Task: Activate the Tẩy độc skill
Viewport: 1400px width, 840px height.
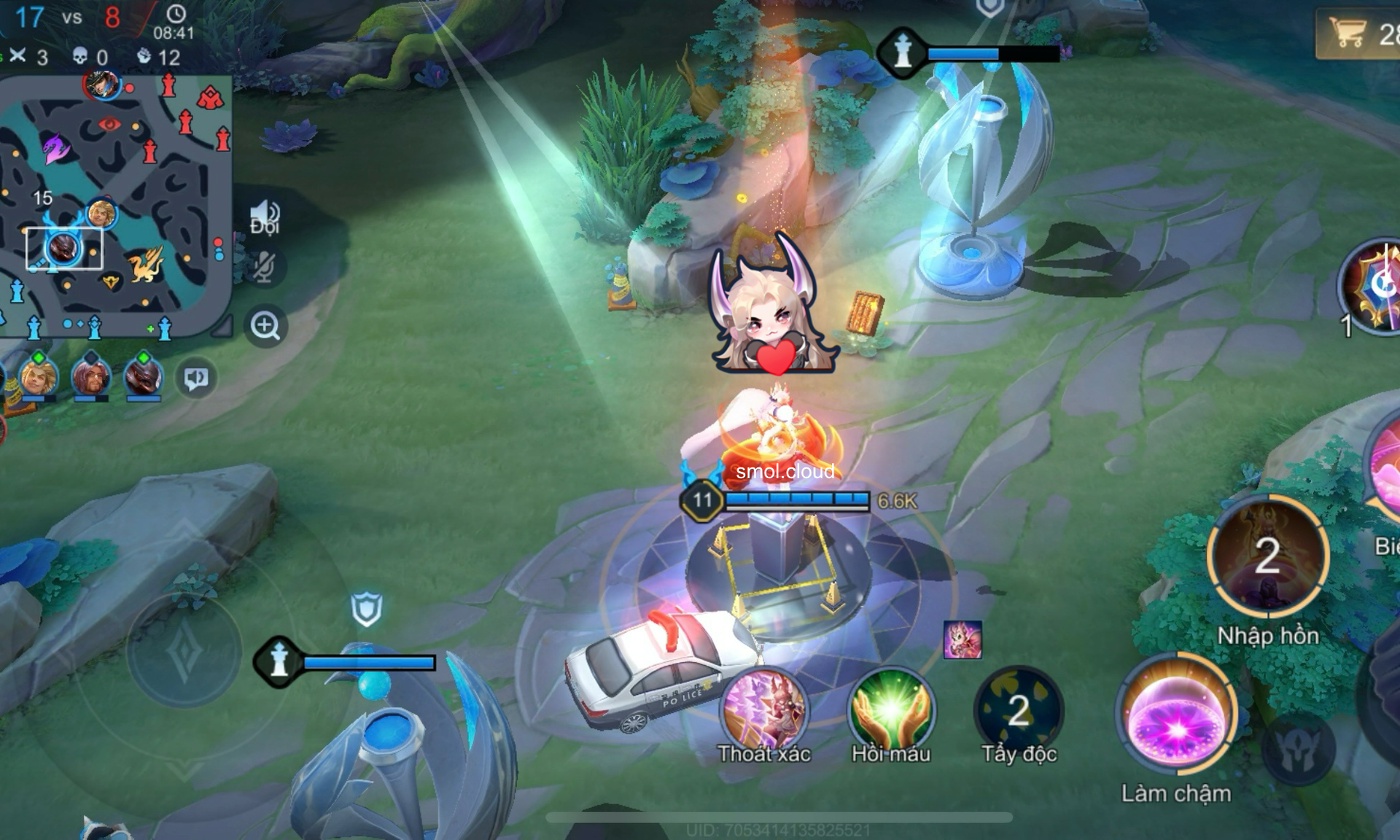Action: [x=1019, y=711]
